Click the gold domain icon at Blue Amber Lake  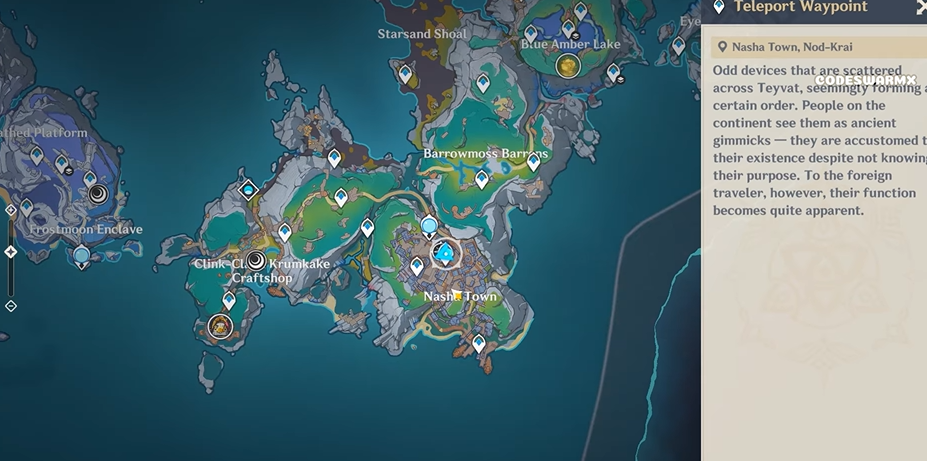click(x=567, y=66)
